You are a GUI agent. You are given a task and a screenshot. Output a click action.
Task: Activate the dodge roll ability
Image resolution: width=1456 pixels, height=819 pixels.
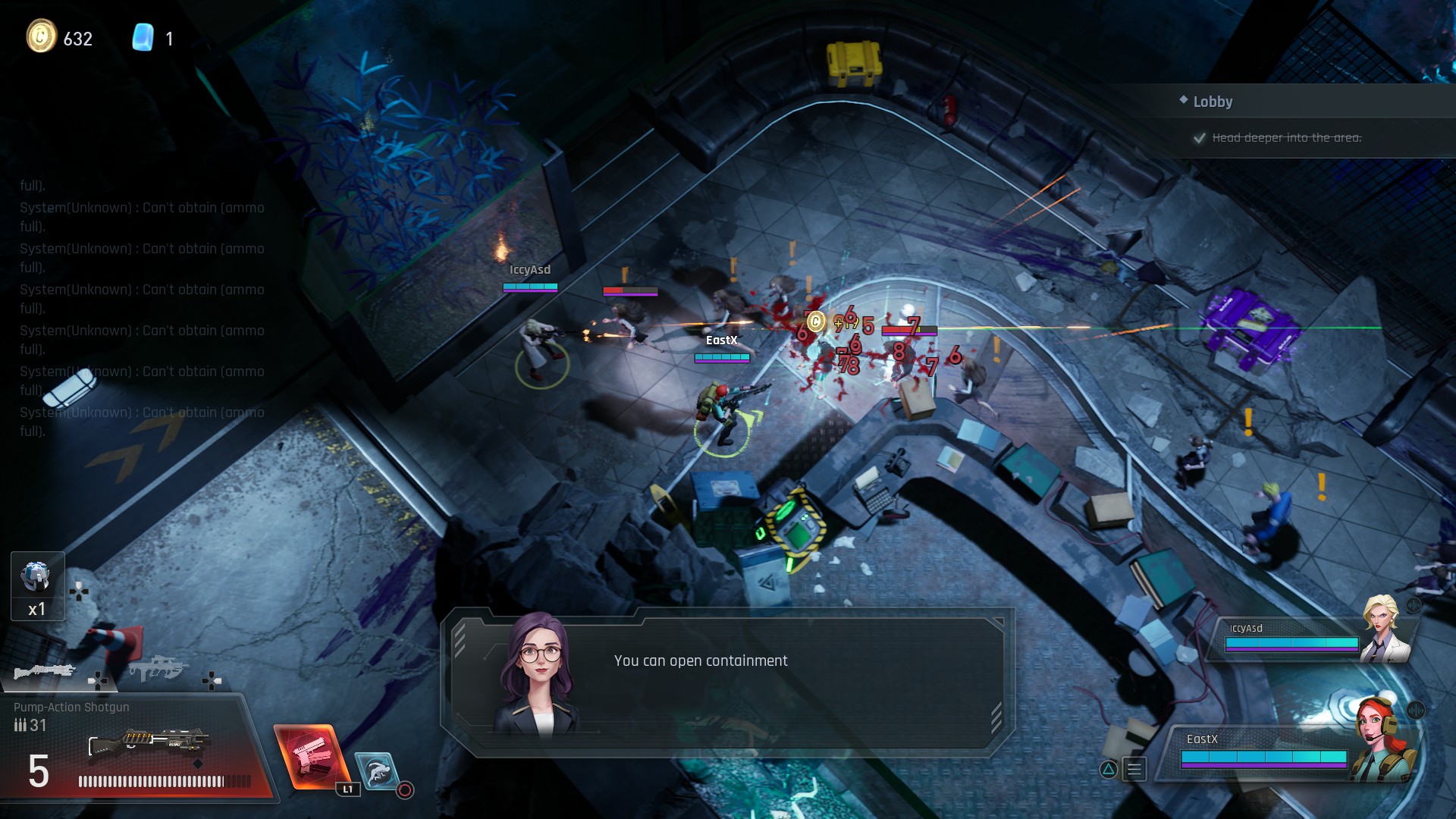[x=377, y=770]
